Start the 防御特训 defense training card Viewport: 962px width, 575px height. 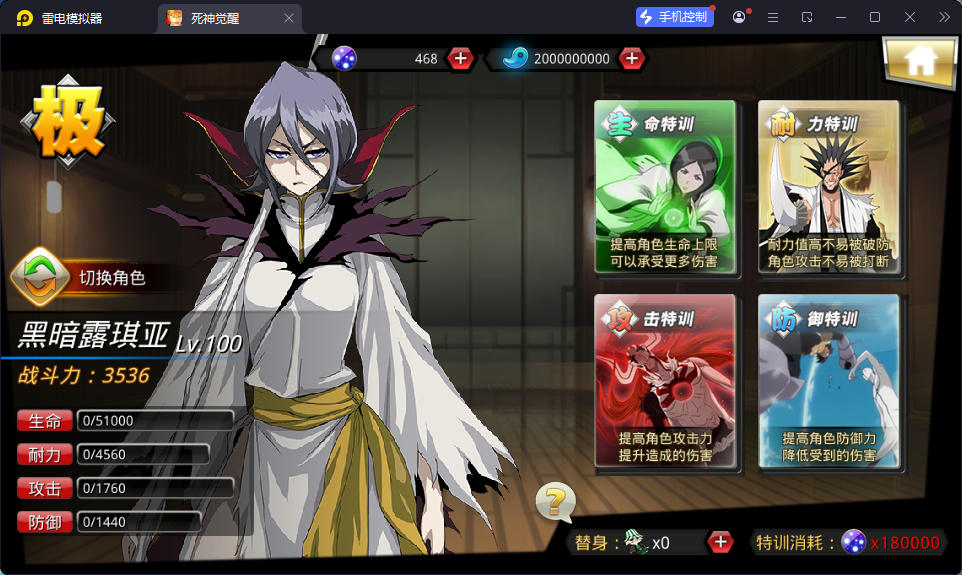pos(828,381)
